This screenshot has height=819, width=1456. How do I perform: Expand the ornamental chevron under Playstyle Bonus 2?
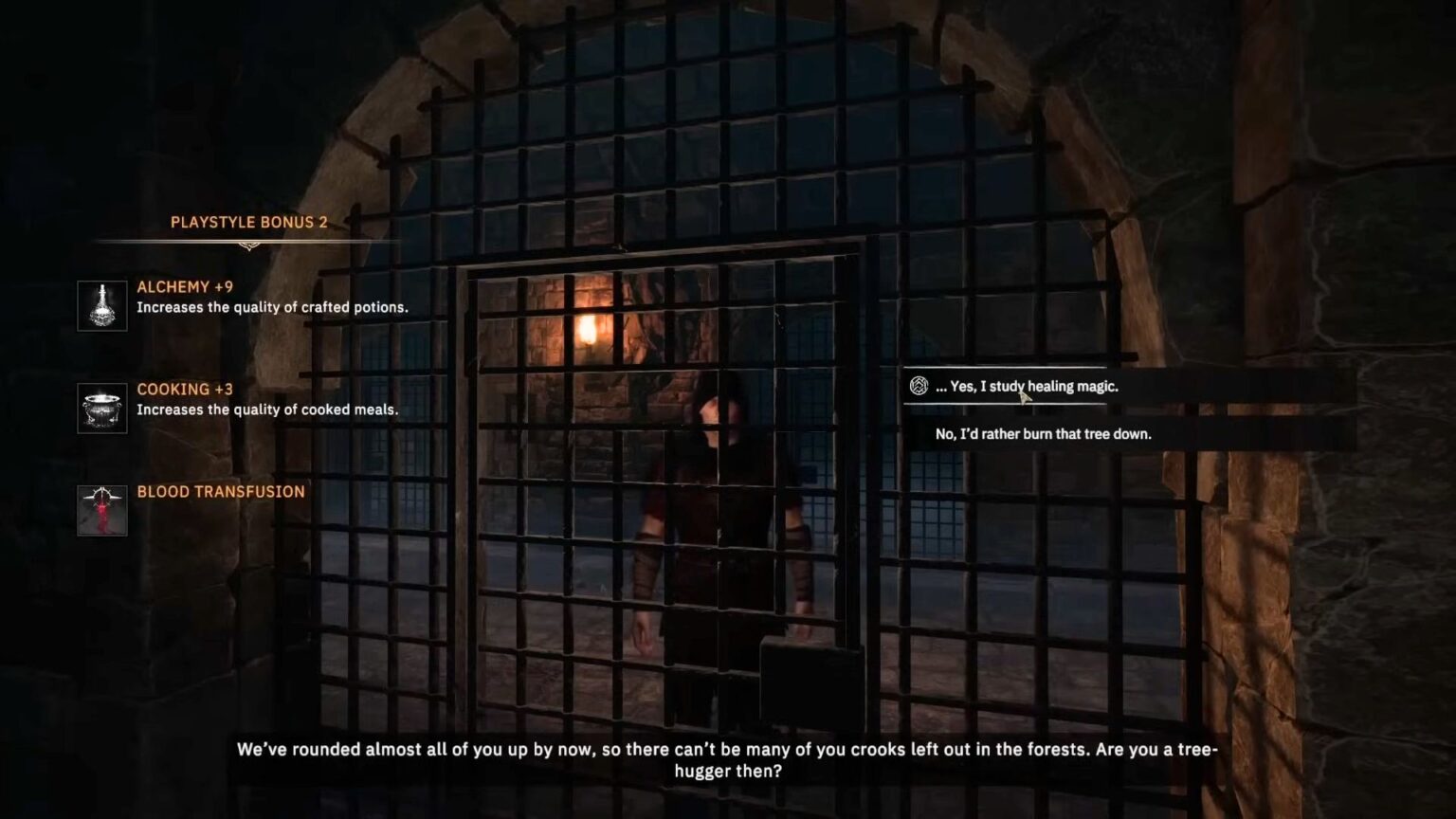coord(249,243)
